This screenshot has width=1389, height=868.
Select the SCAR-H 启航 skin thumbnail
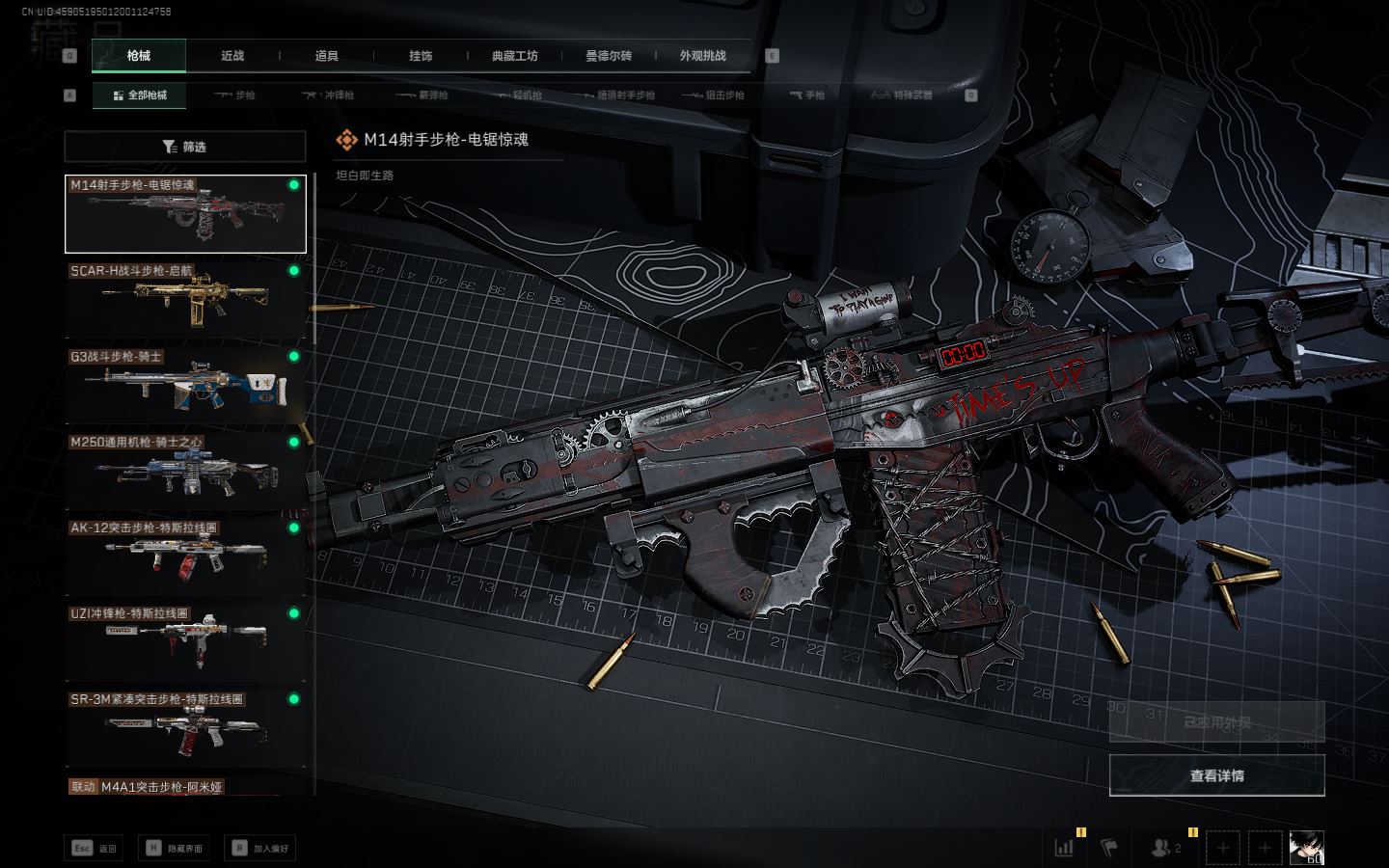(x=185, y=299)
